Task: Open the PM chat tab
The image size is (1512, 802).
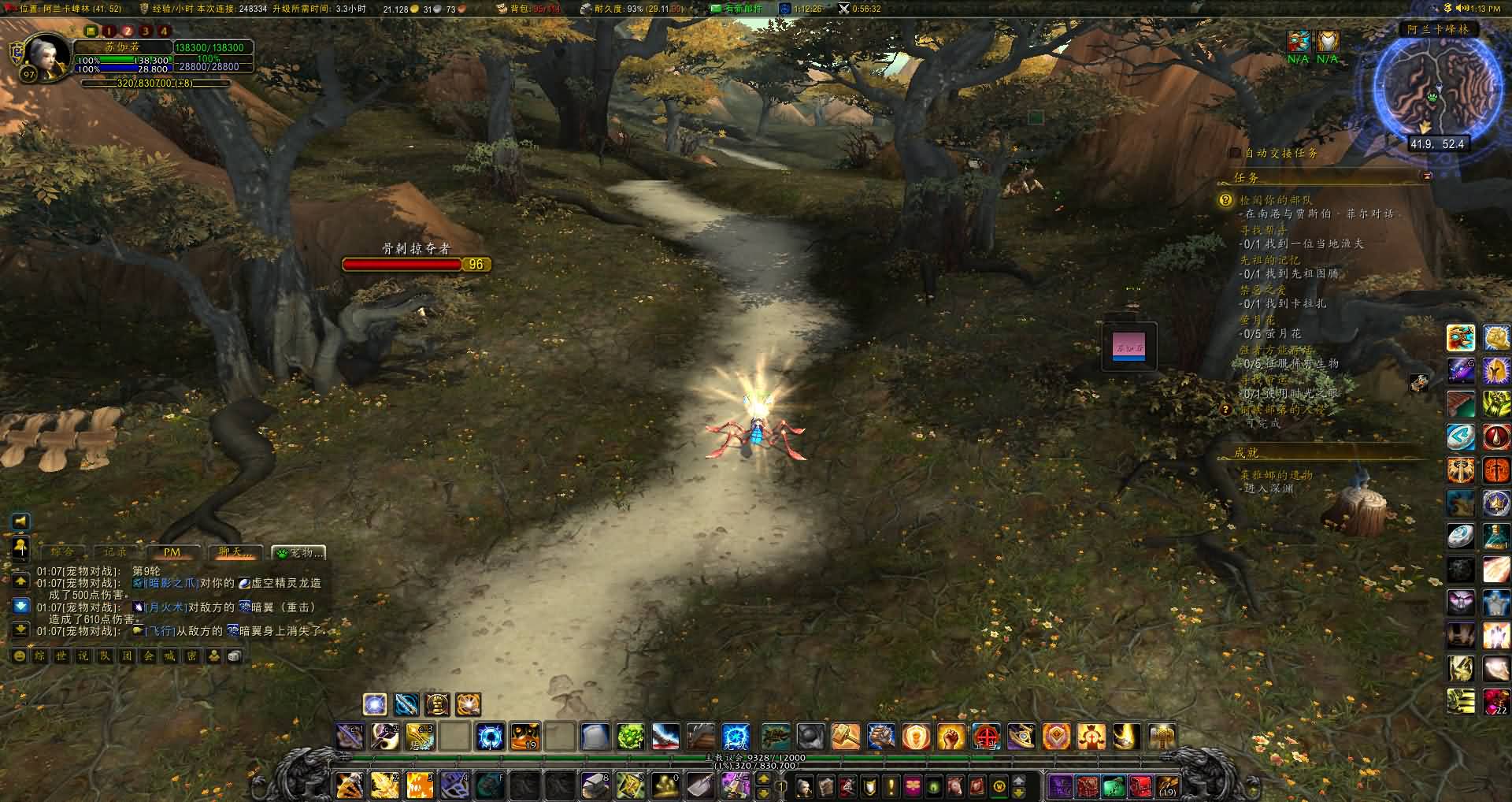Action: pos(172,552)
